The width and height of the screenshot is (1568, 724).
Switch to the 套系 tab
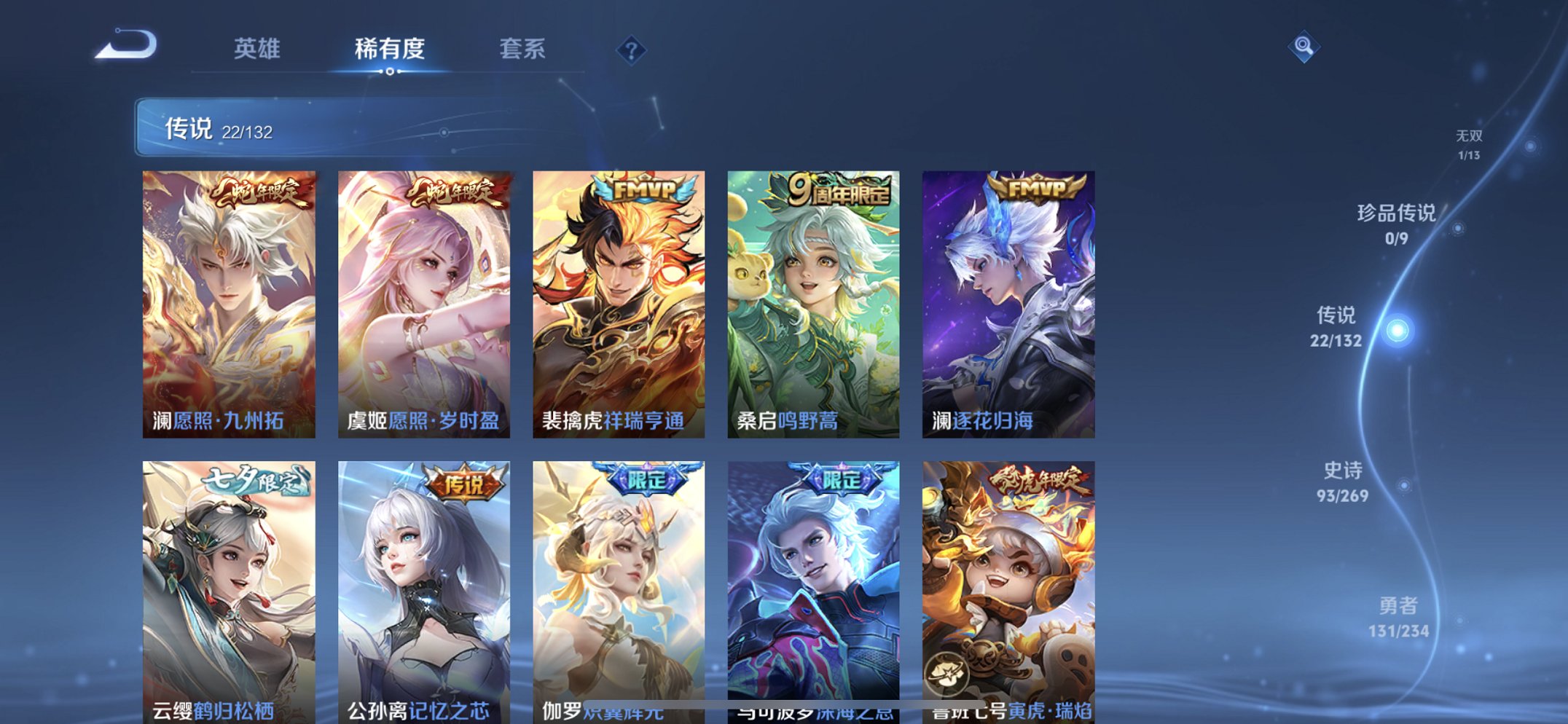click(x=525, y=50)
